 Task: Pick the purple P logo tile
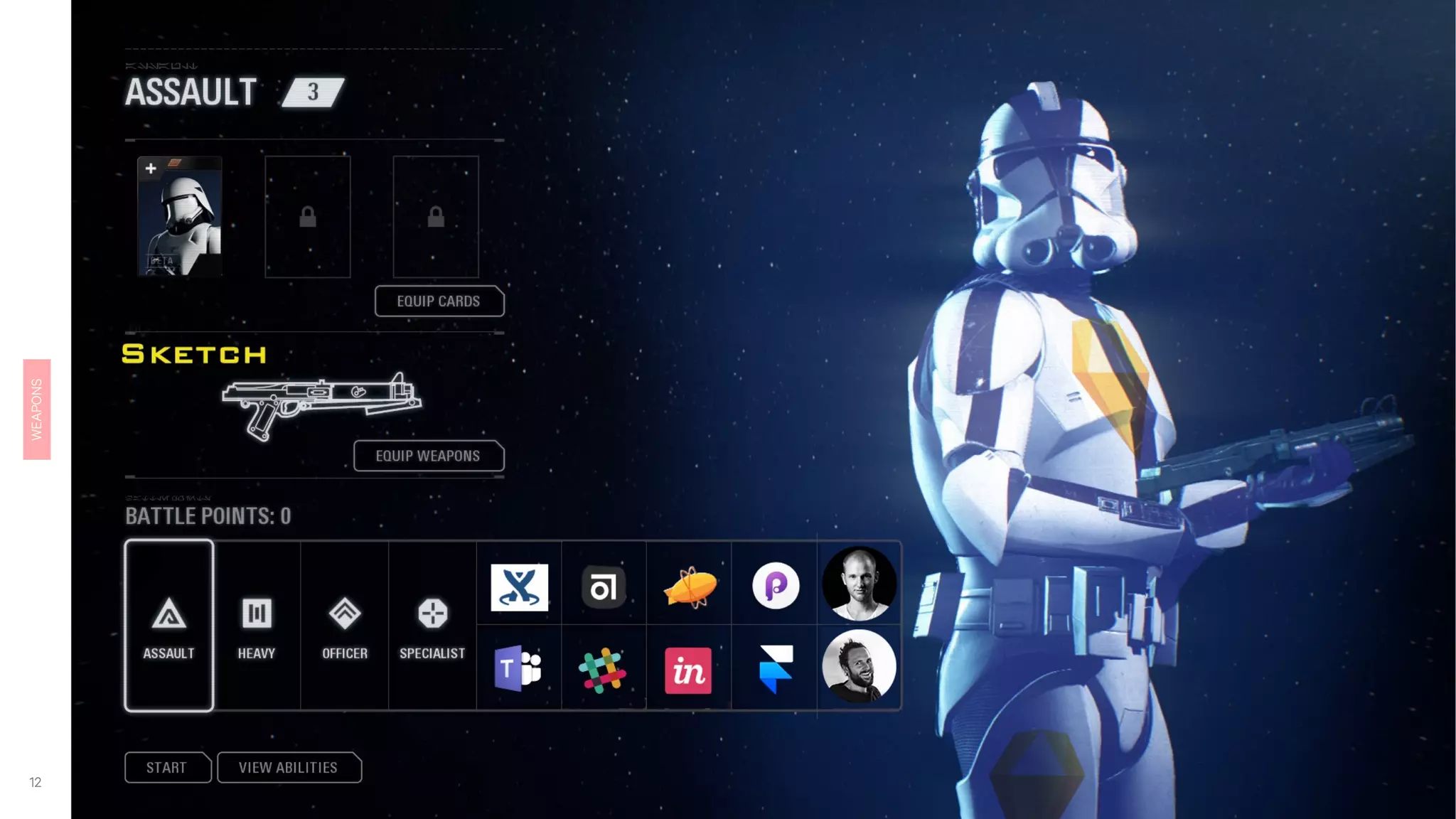pyautogui.click(x=776, y=586)
